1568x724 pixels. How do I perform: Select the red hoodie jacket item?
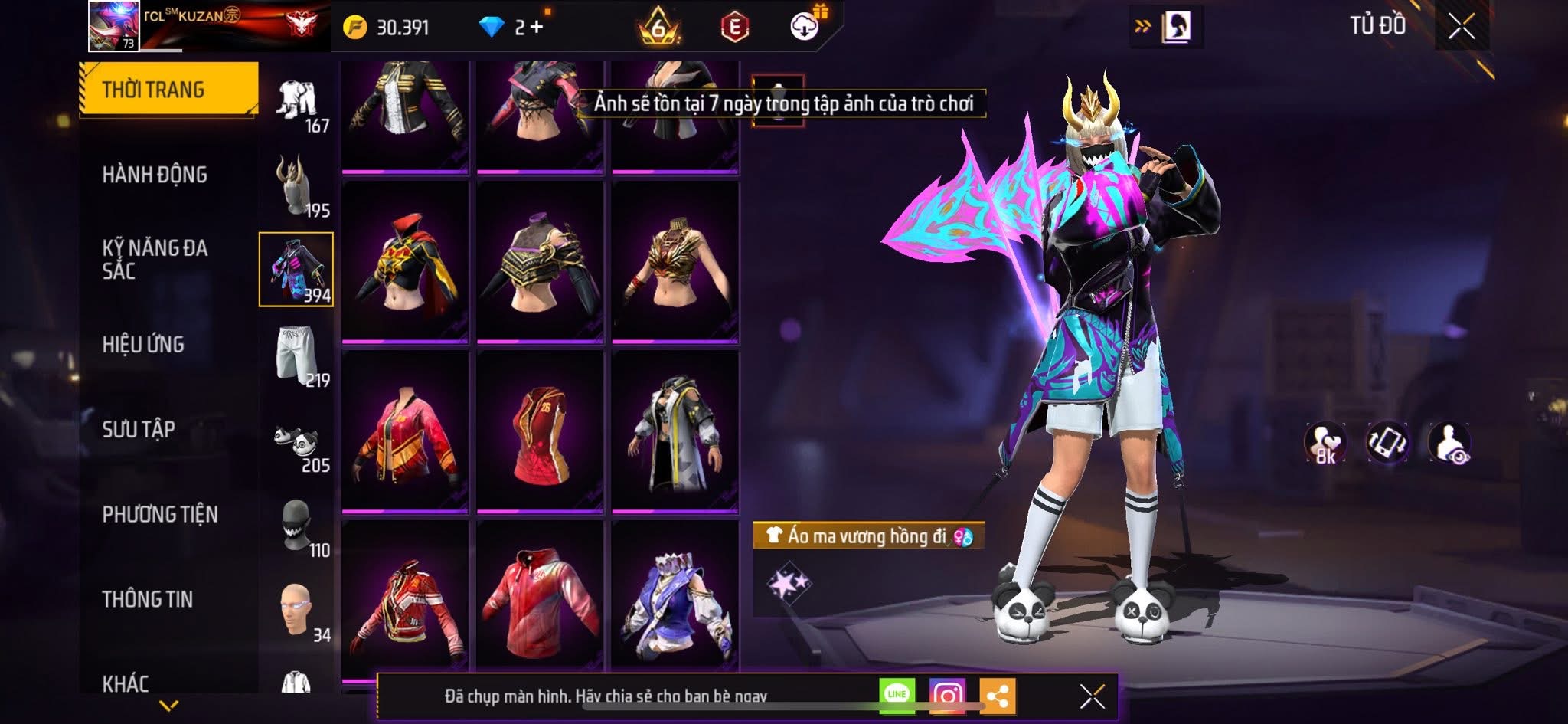[540, 601]
